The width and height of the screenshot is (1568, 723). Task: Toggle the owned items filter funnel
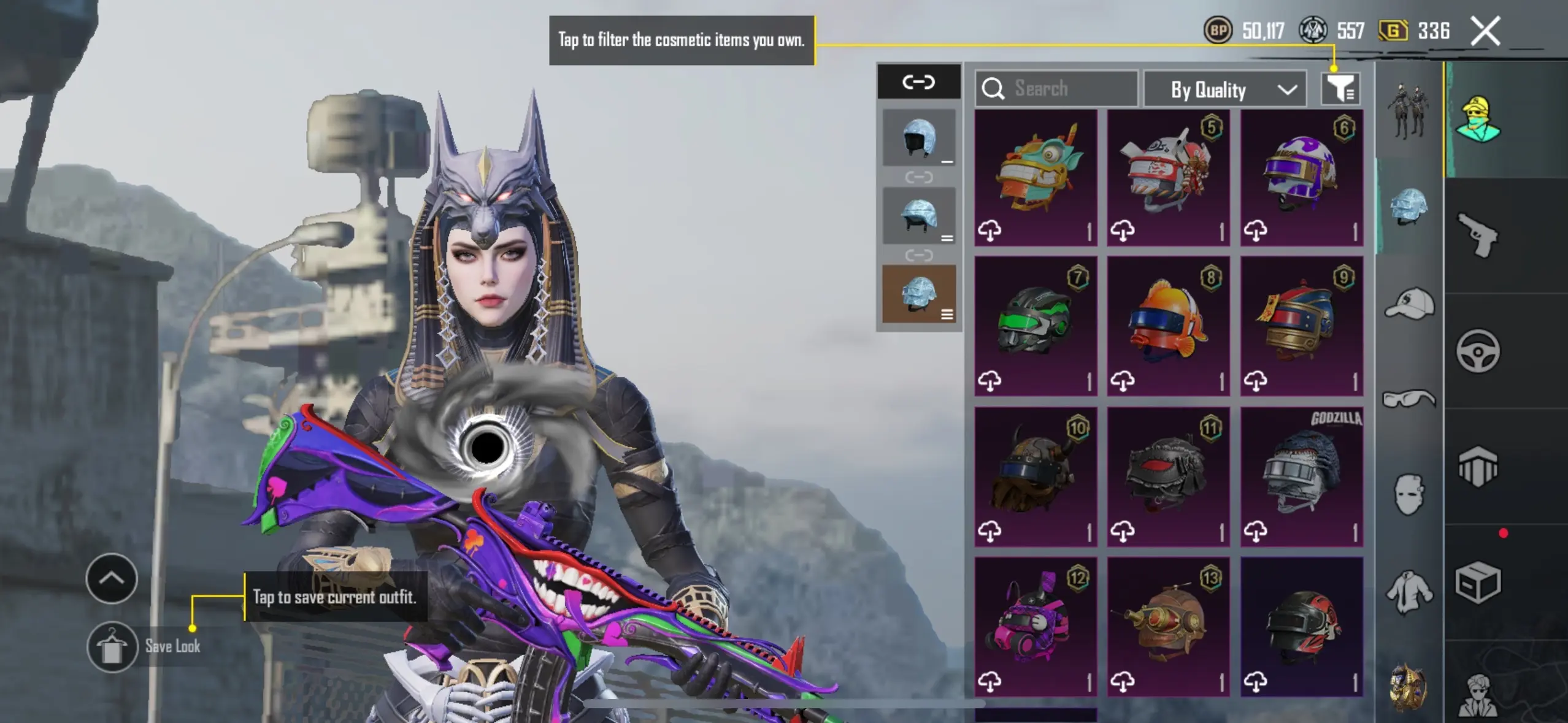(1340, 90)
